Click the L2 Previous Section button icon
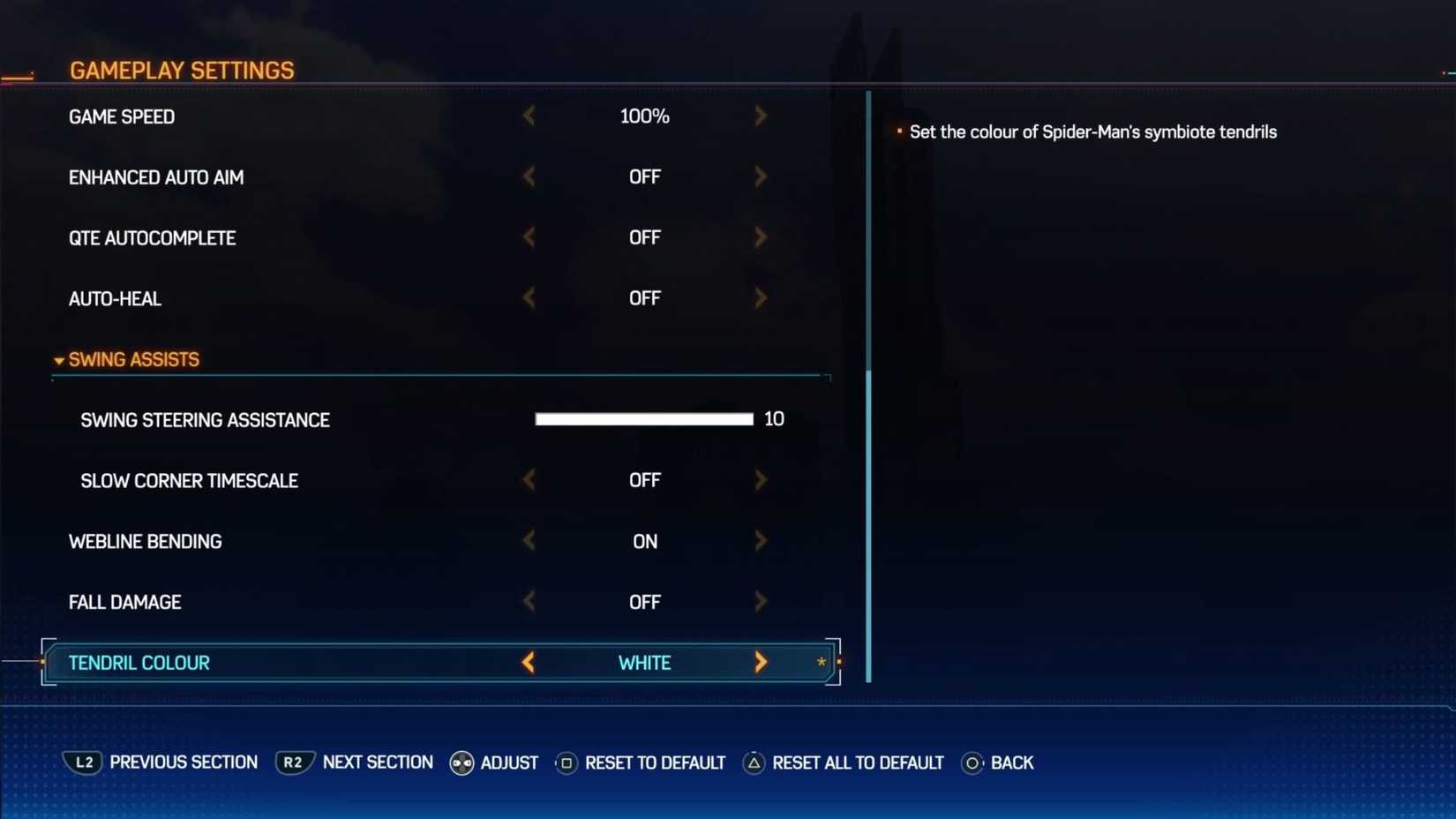 pos(83,763)
